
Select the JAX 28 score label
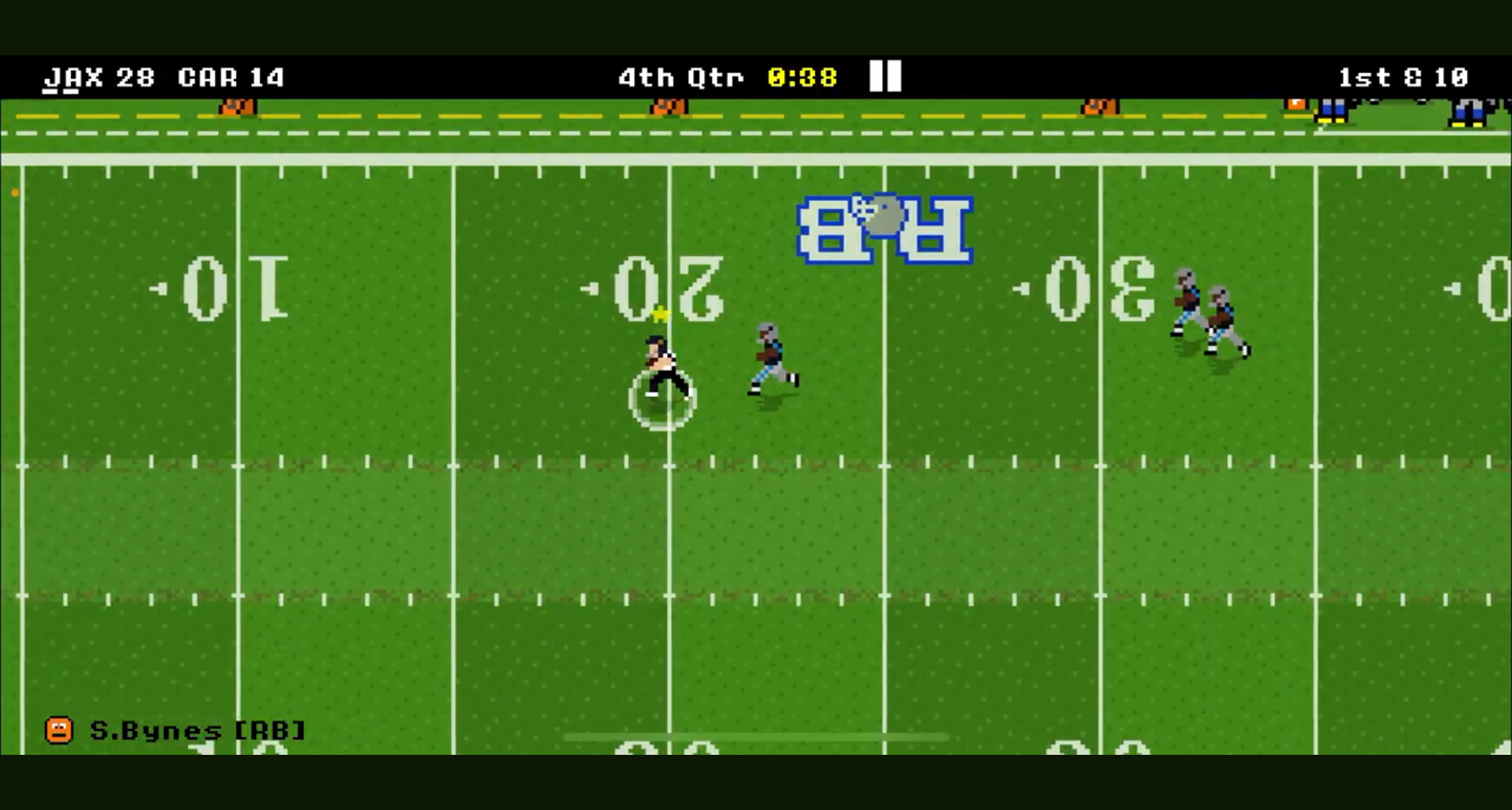tap(98, 76)
